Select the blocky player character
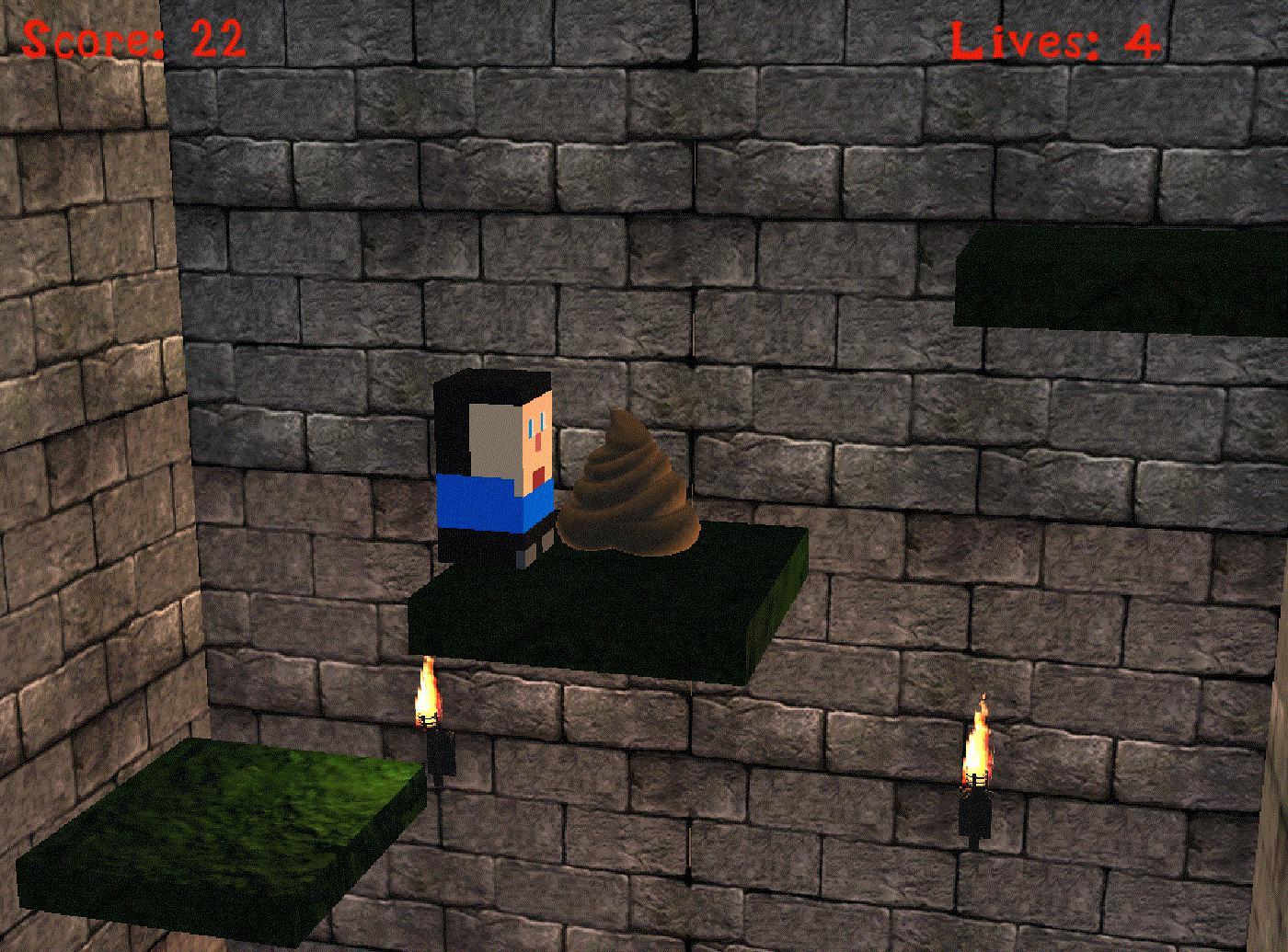 [x=497, y=460]
